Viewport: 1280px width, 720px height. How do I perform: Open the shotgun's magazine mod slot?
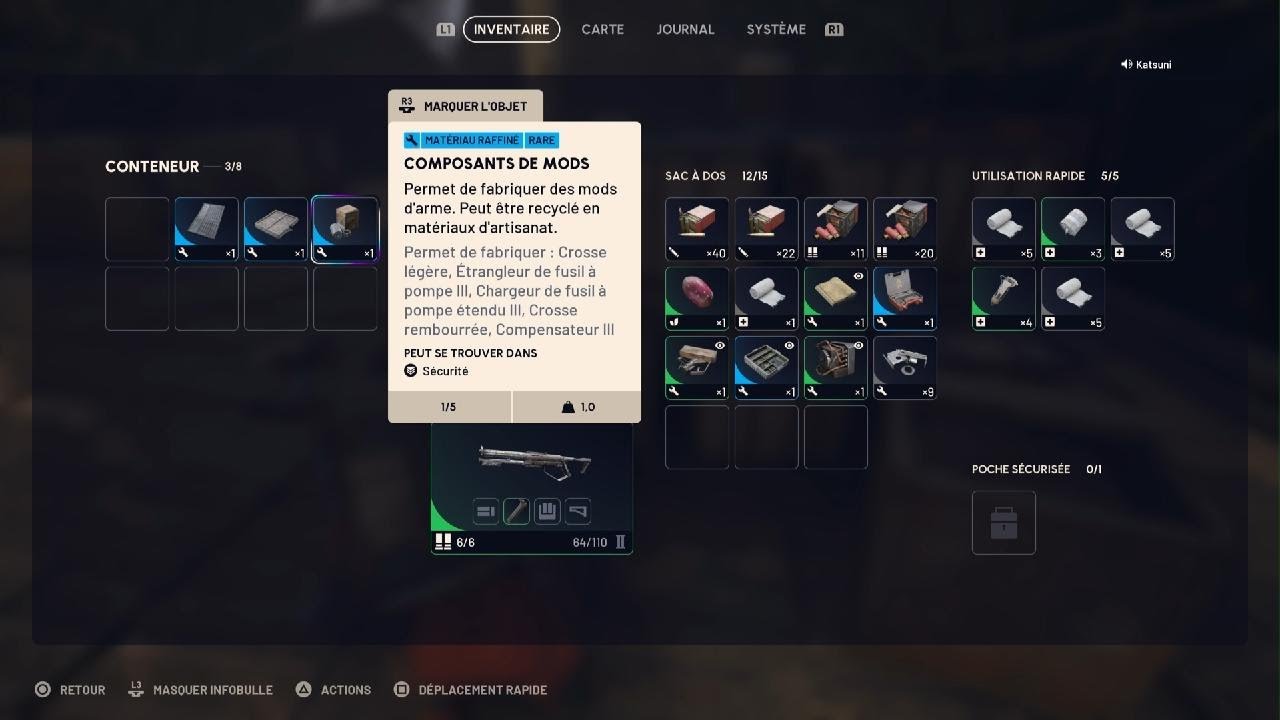(547, 512)
